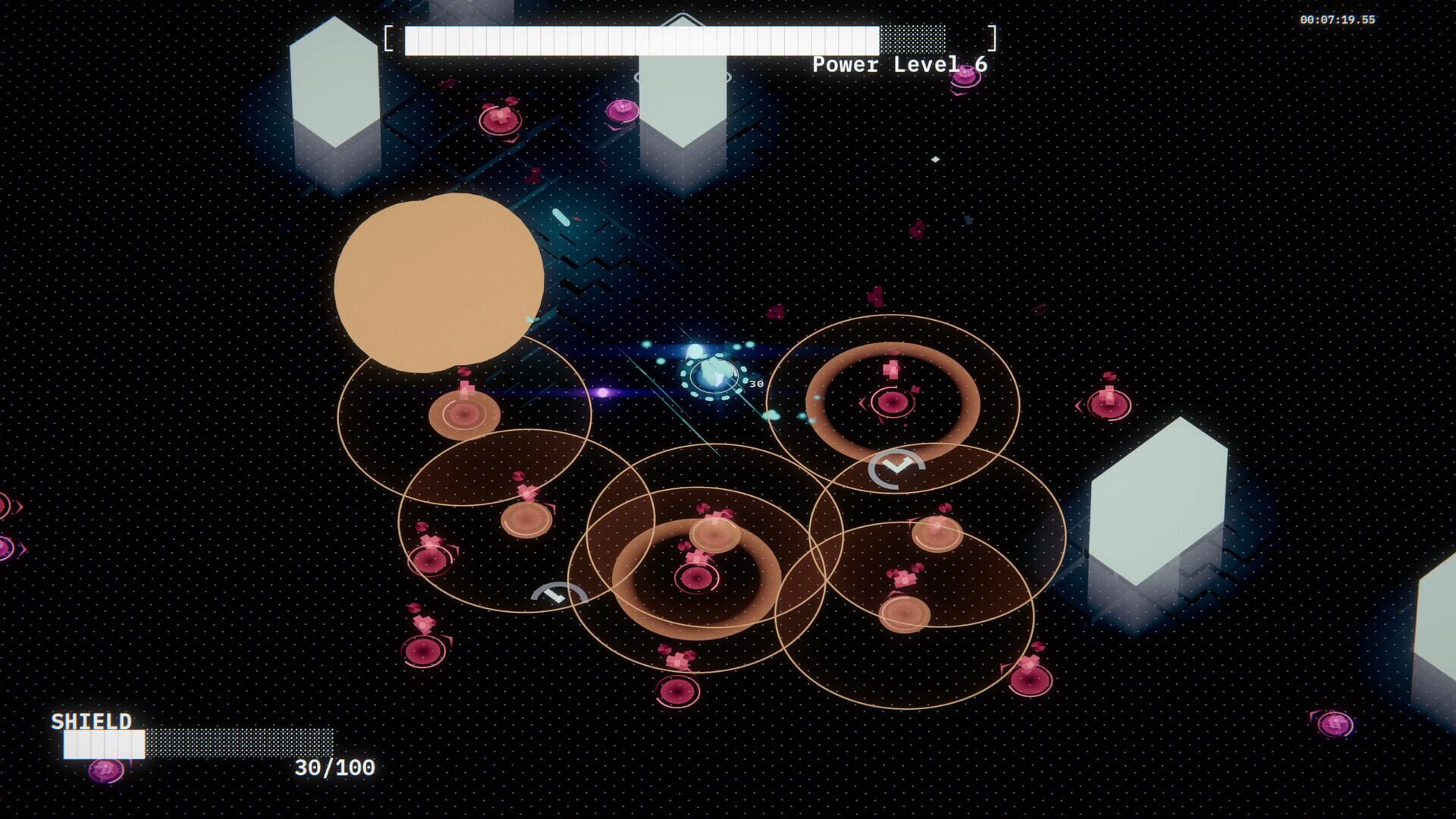Click the glowing white hexagon pillar at top left
Image resolution: width=1456 pixels, height=819 pixels.
coord(334,83)
